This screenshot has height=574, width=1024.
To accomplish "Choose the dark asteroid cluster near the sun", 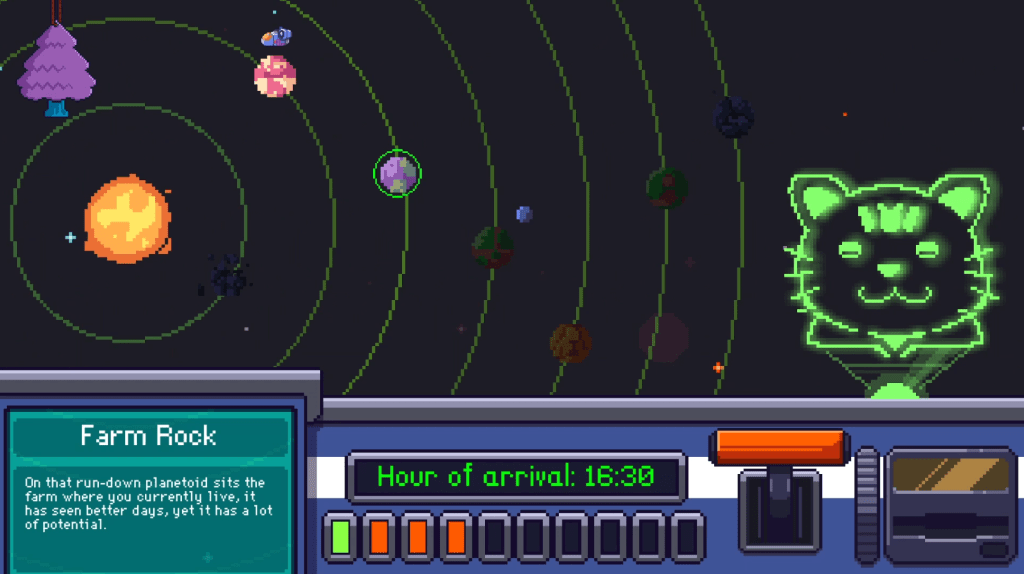I will point(230,276).
